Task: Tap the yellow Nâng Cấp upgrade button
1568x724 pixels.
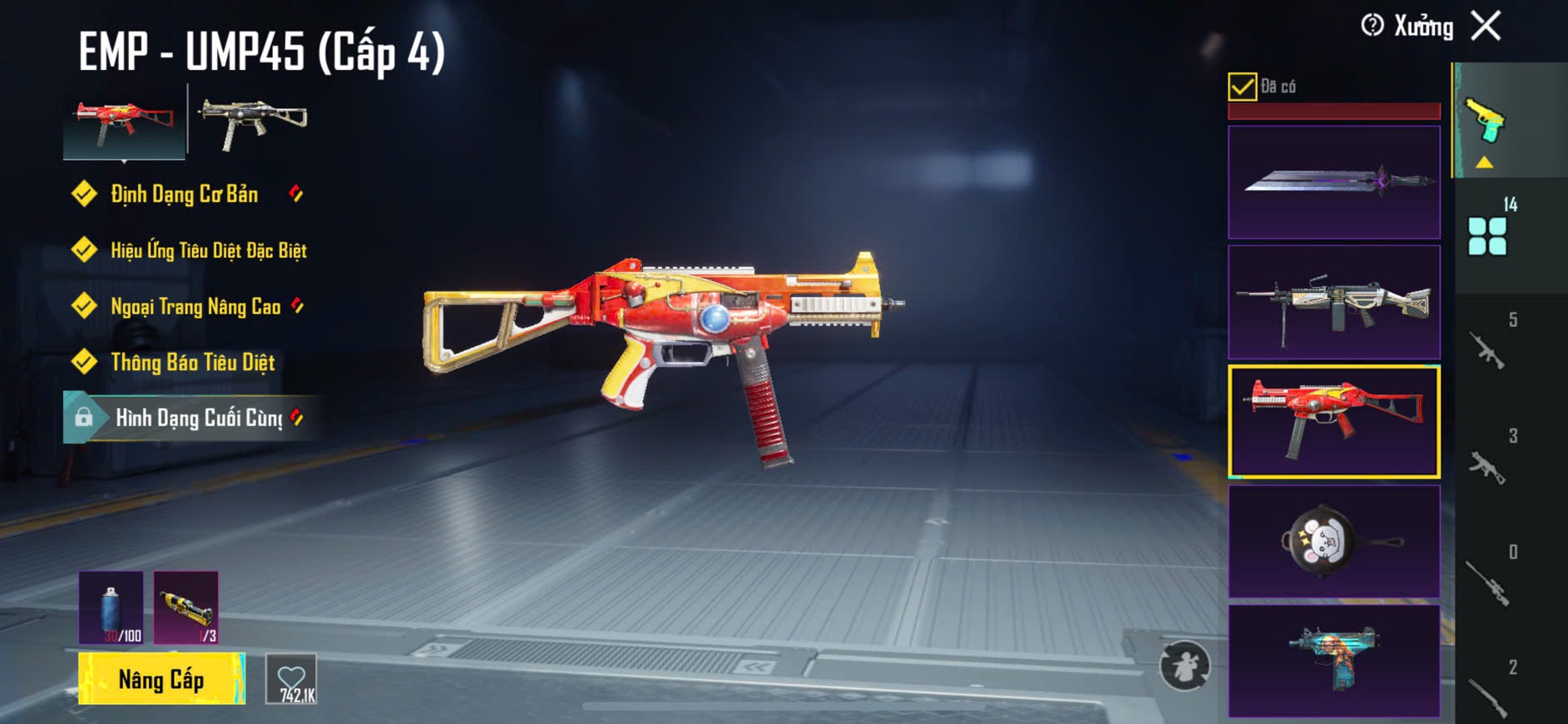Action: click(161, 679)
